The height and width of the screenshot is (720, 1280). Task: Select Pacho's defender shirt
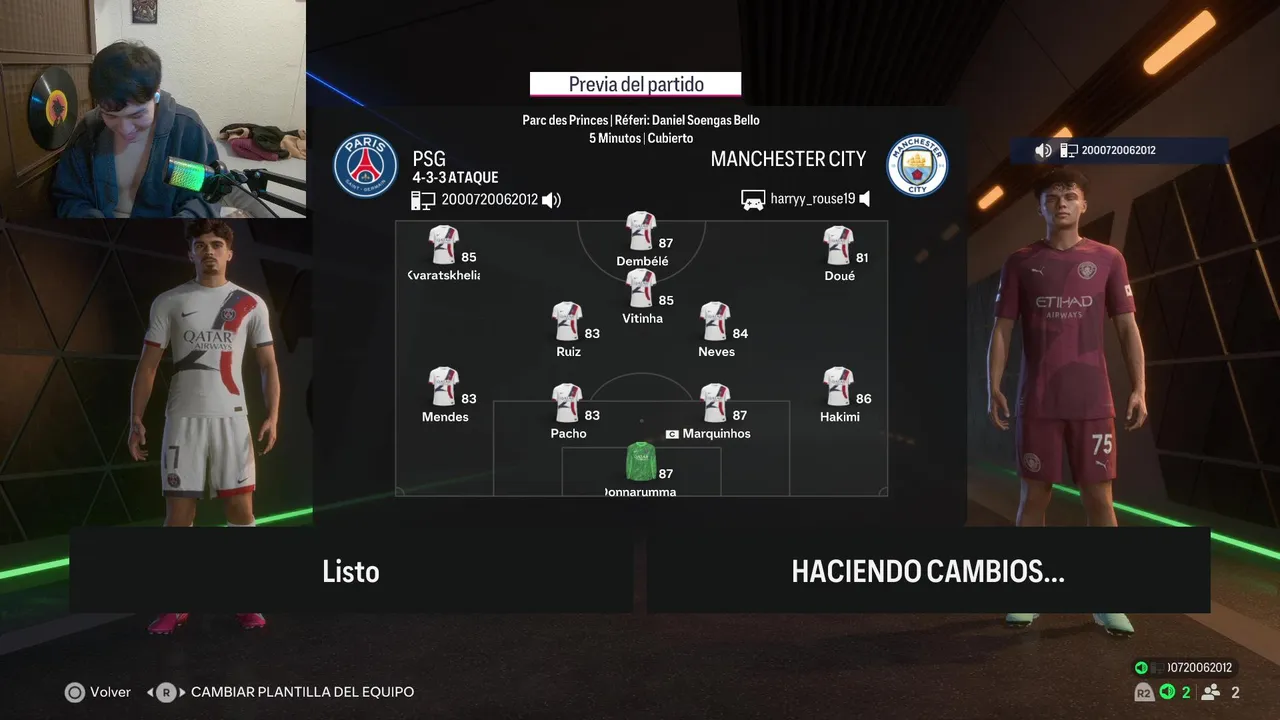pyautogui.click(x=567, y=403)
